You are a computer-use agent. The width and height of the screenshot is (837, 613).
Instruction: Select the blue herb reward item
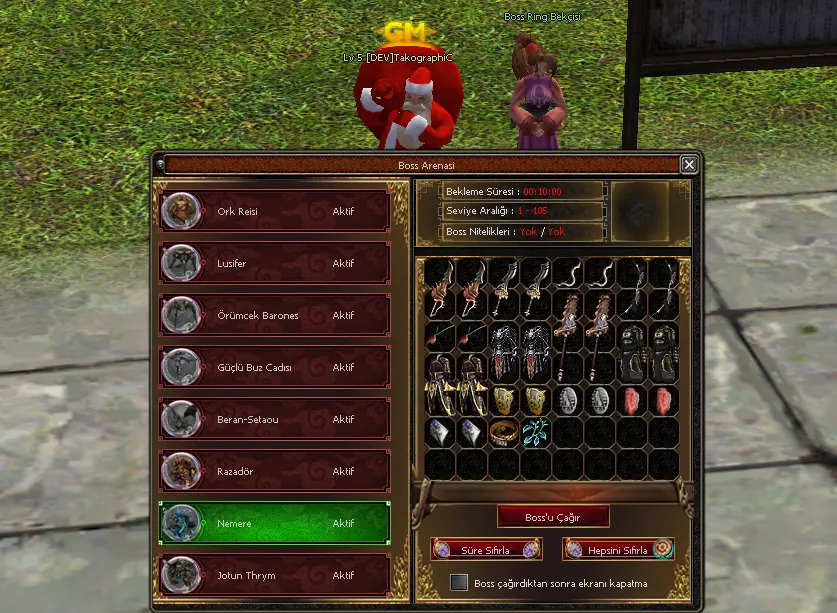coord(536,432)
